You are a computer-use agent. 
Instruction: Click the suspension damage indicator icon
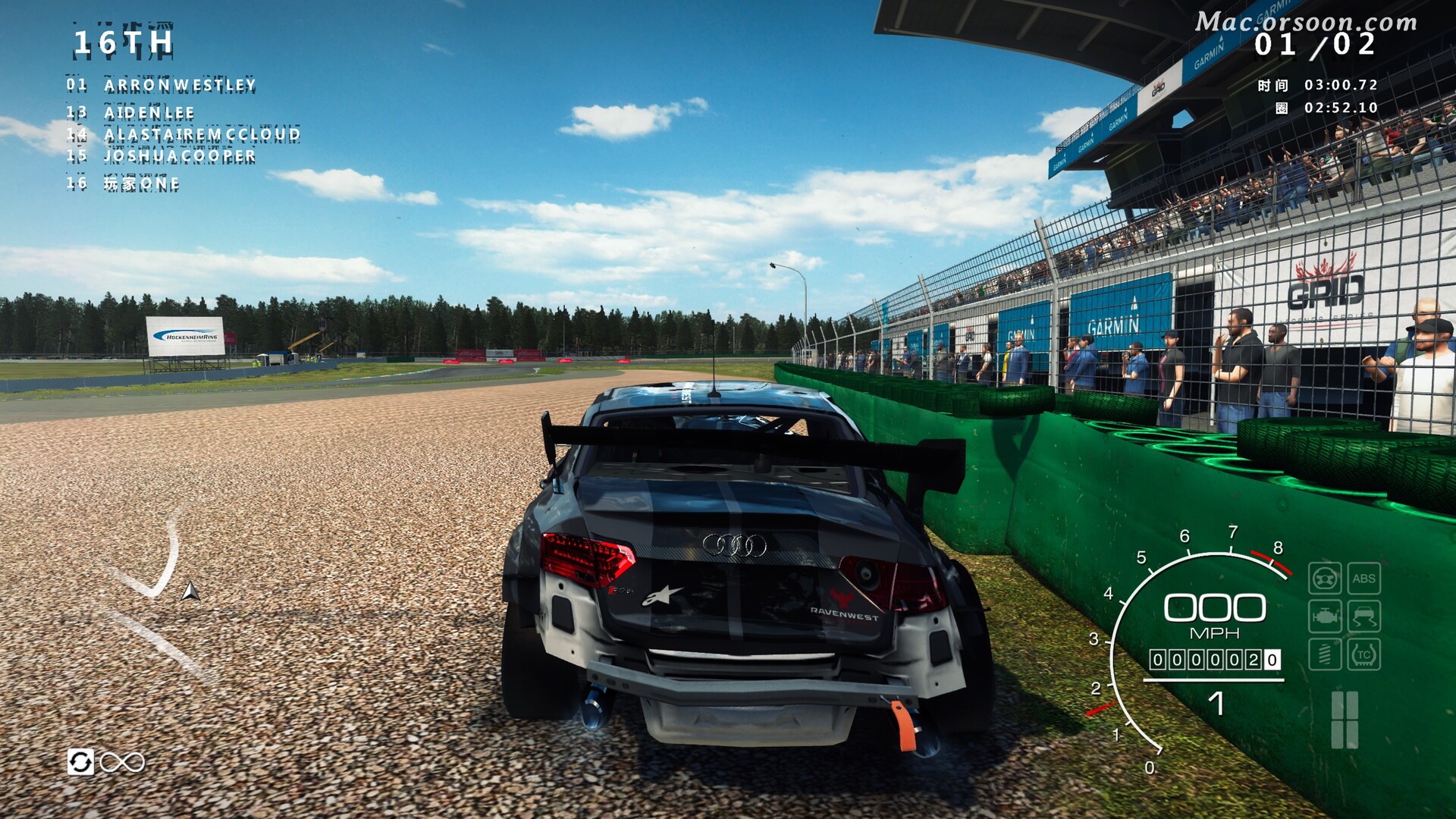click(x=1326, y=653)
